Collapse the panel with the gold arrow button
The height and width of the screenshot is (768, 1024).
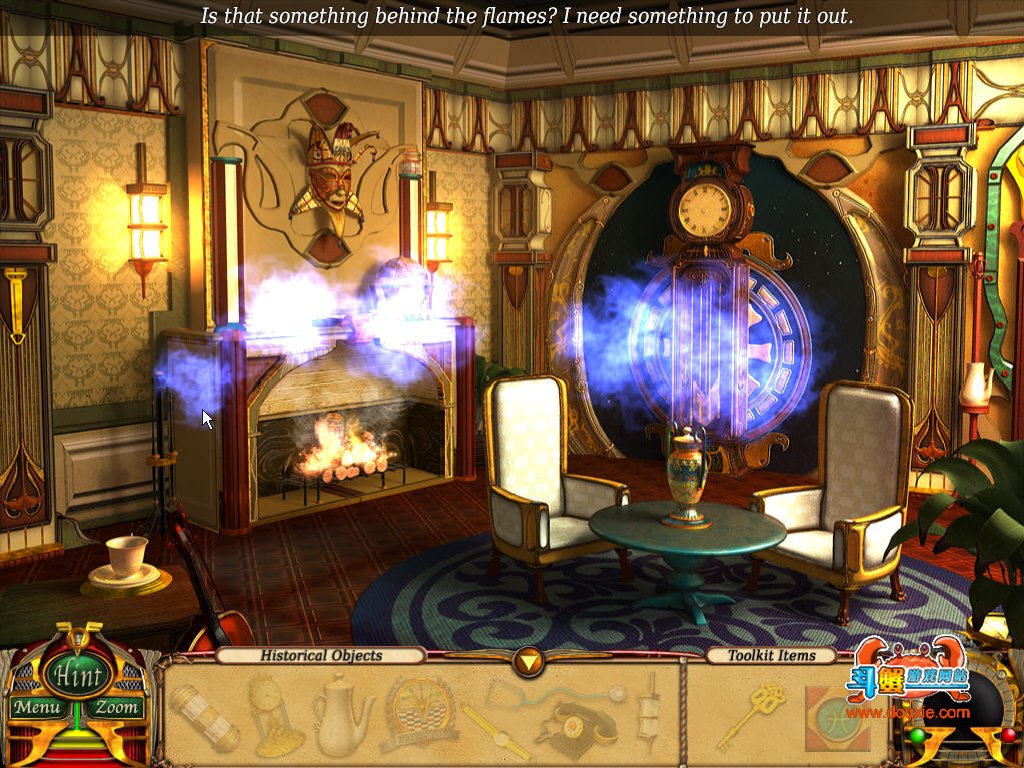(527, 660)
